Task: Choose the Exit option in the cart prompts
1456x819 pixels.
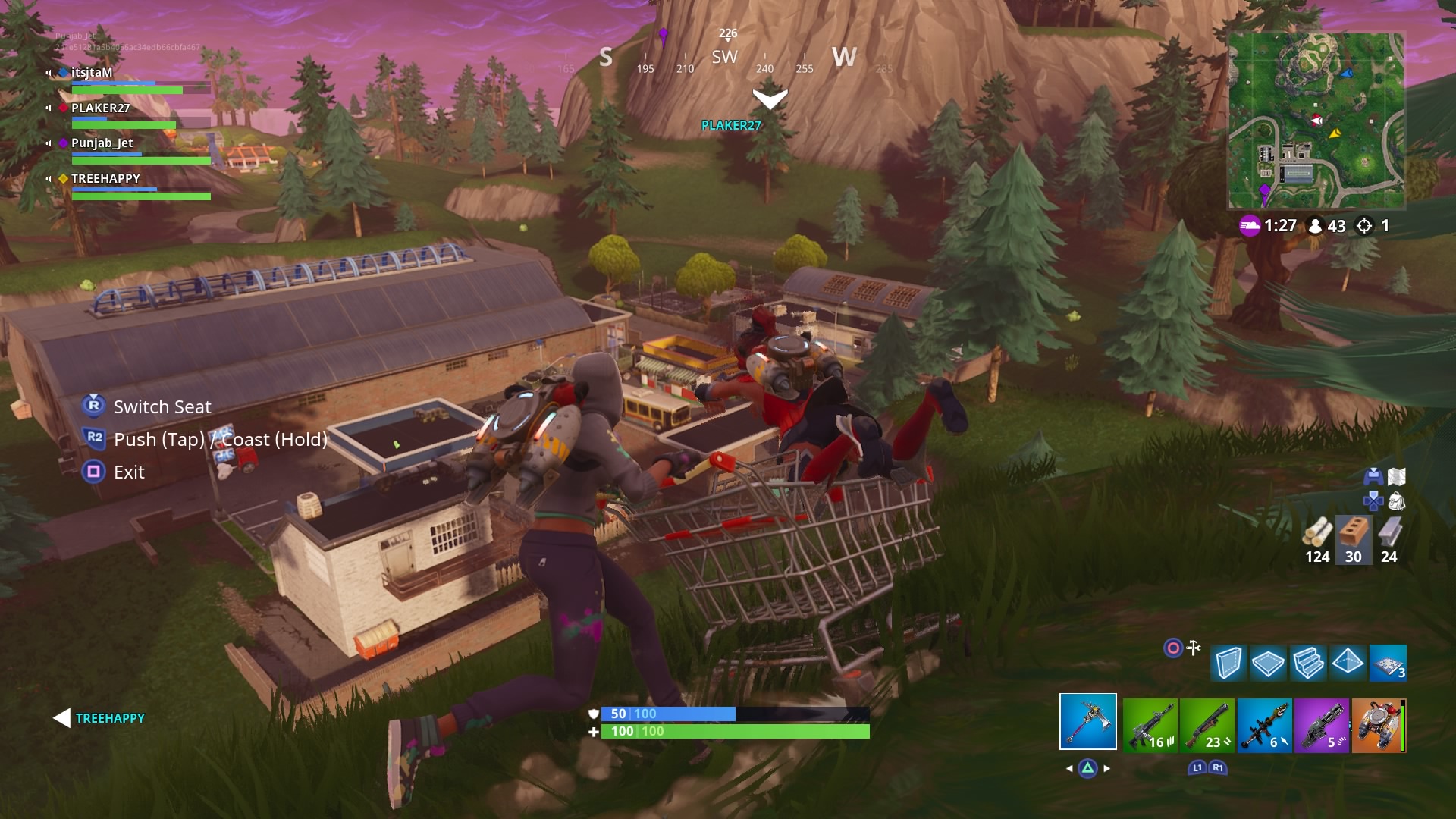Action: (x=129, y=472)
